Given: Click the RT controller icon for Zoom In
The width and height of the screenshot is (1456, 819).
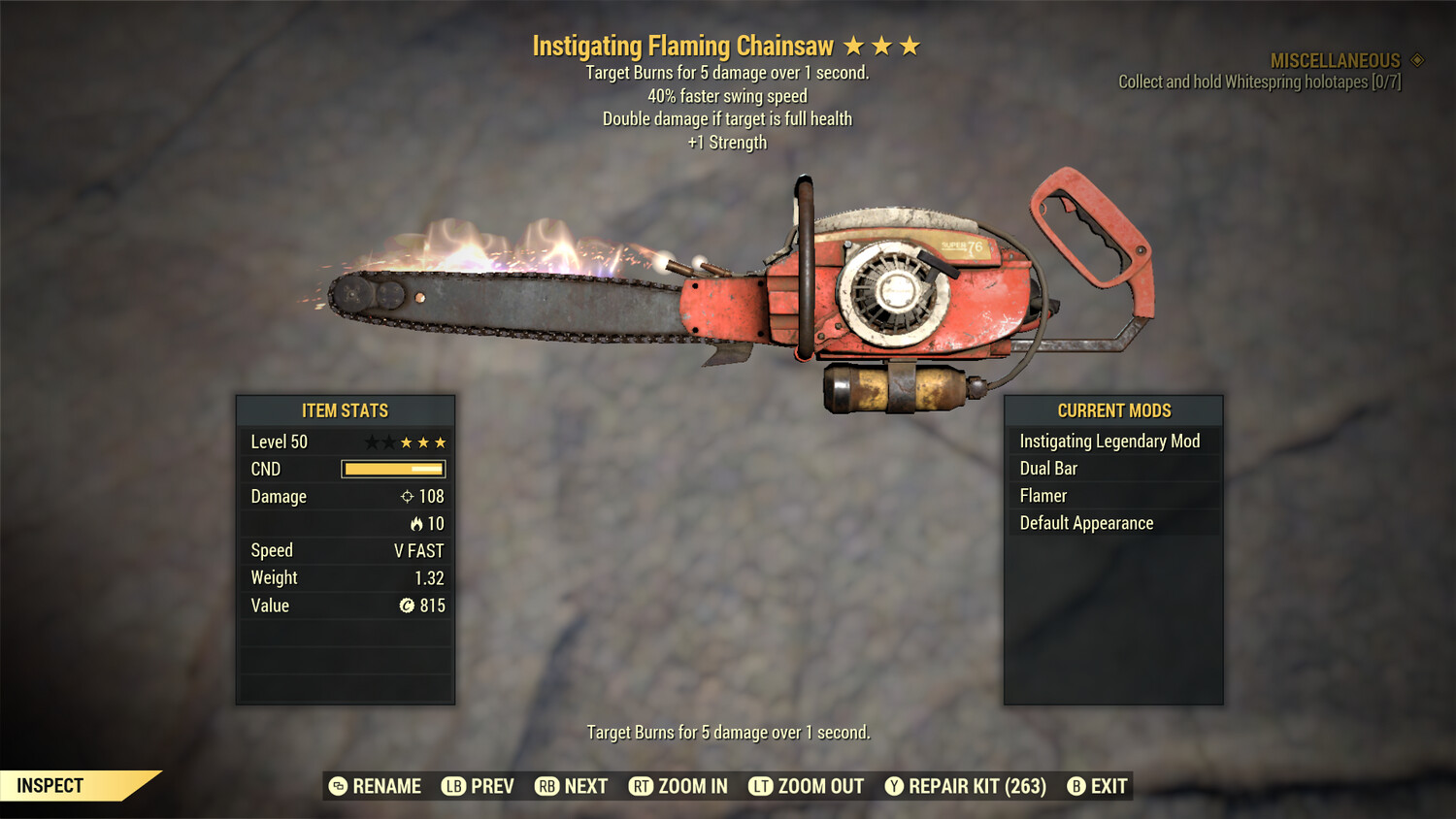Looking at the screenshot, I should click(642, 786).
